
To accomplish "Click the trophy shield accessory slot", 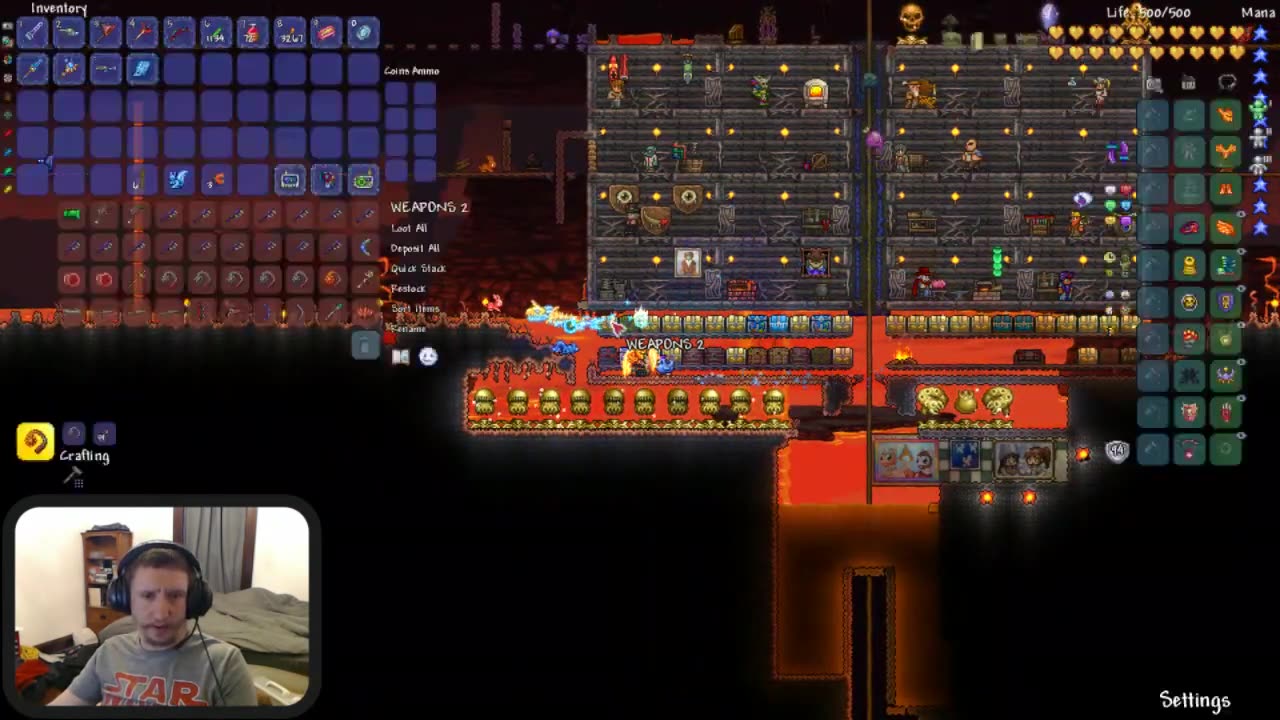I will click(x=1226, y=301).
